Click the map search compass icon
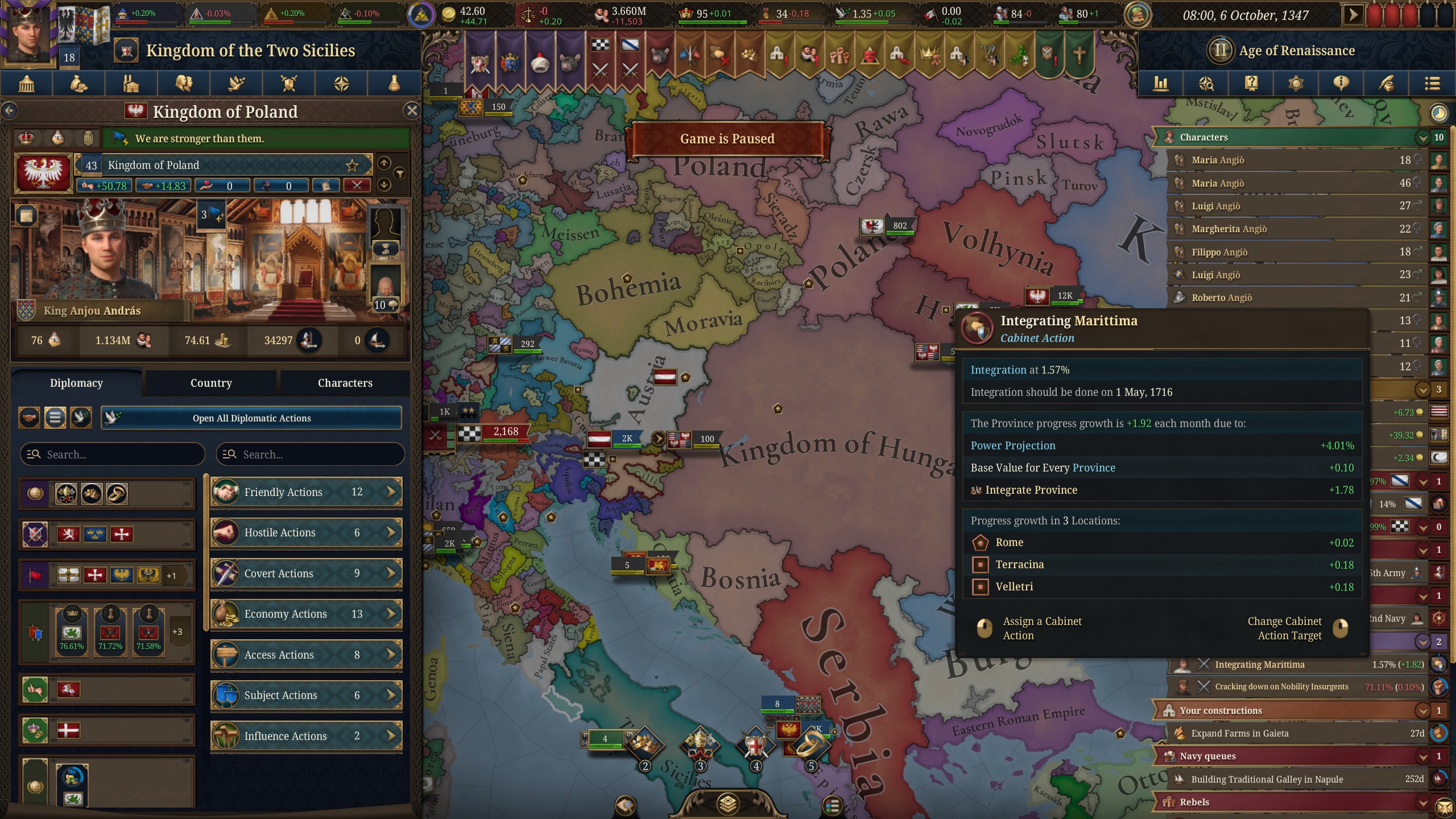The image size is (1456, 819). [x=1206, y=84]
